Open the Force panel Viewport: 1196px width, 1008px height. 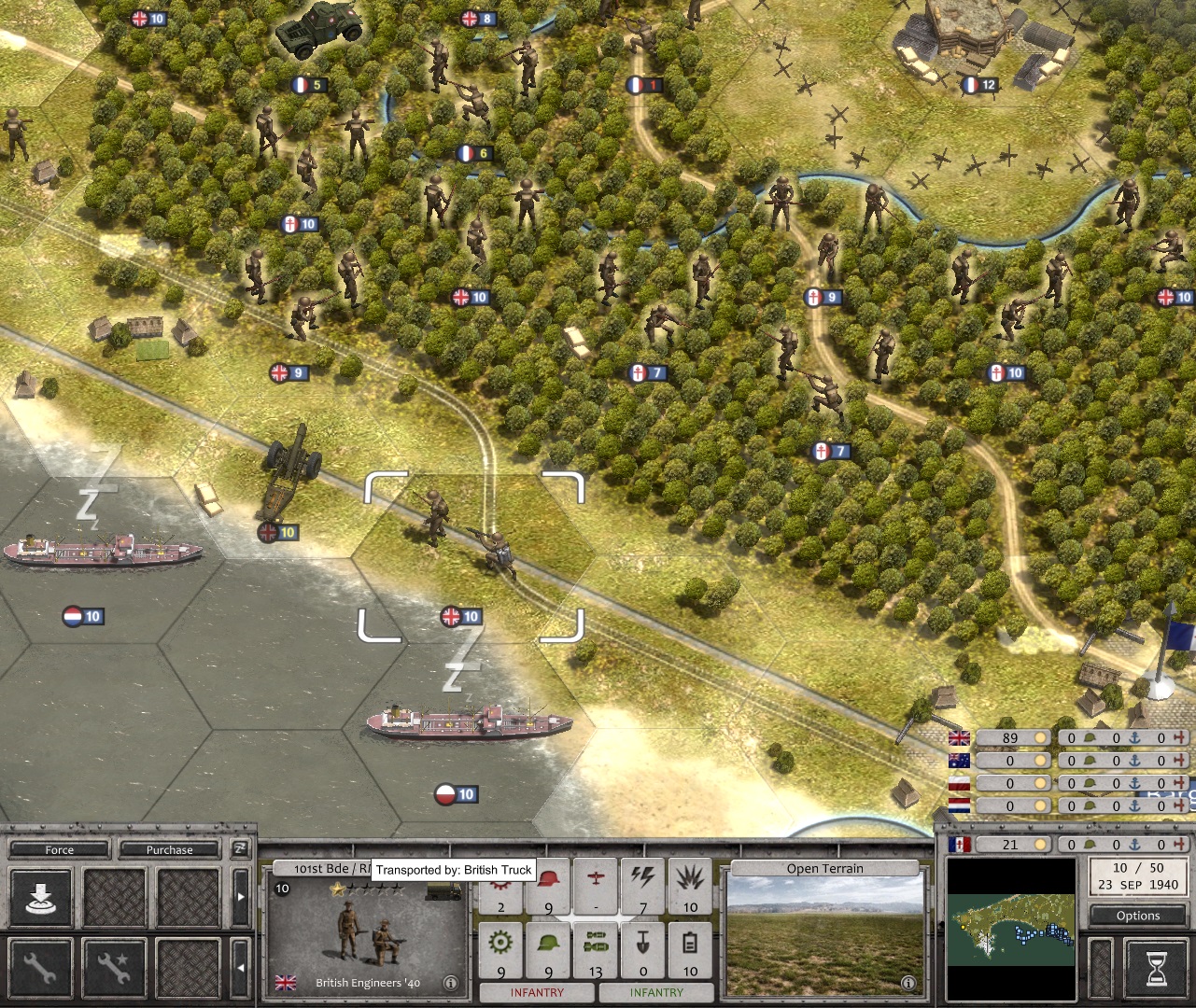click(58, 850)
